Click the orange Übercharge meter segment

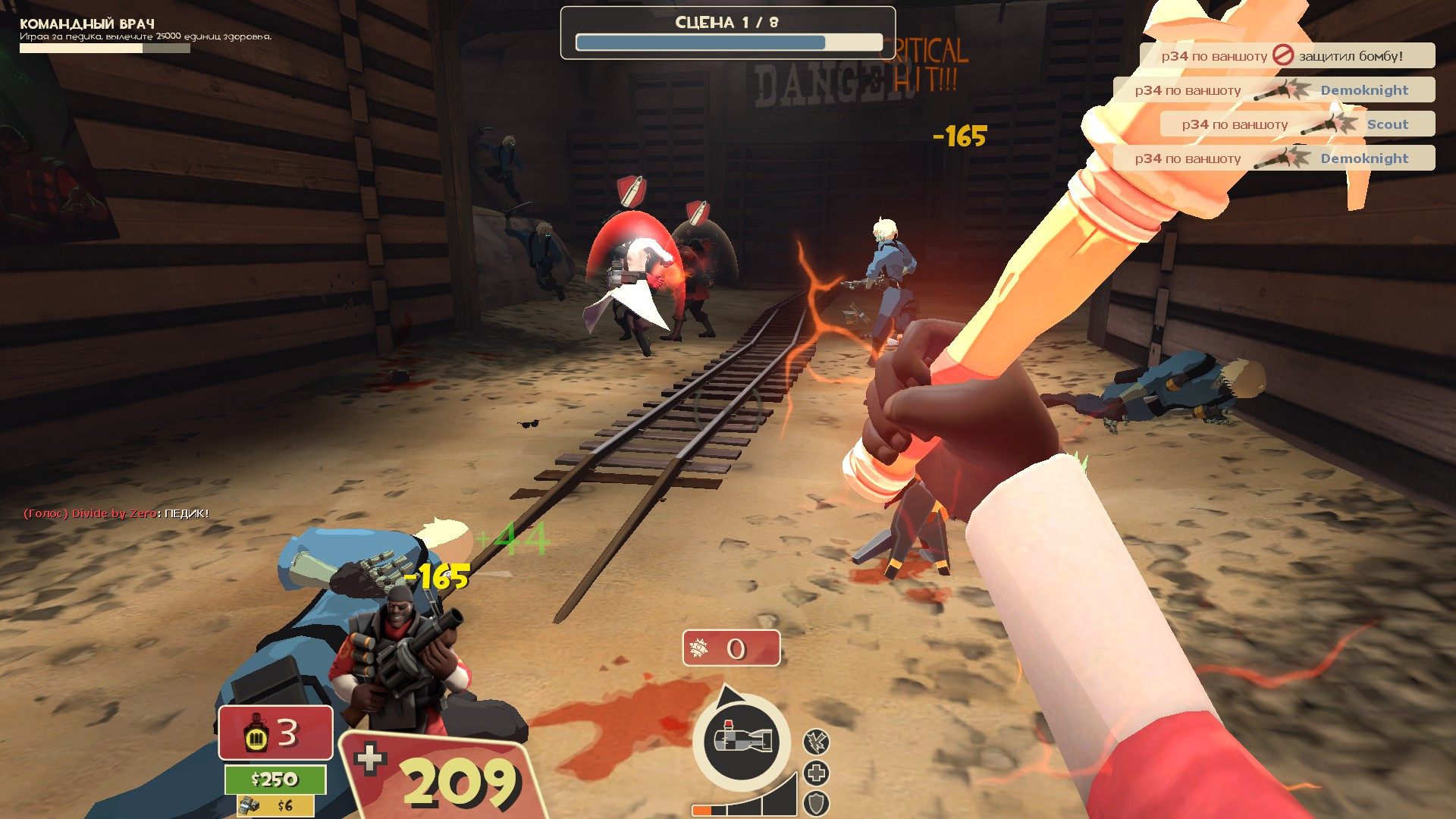point(701,810)
